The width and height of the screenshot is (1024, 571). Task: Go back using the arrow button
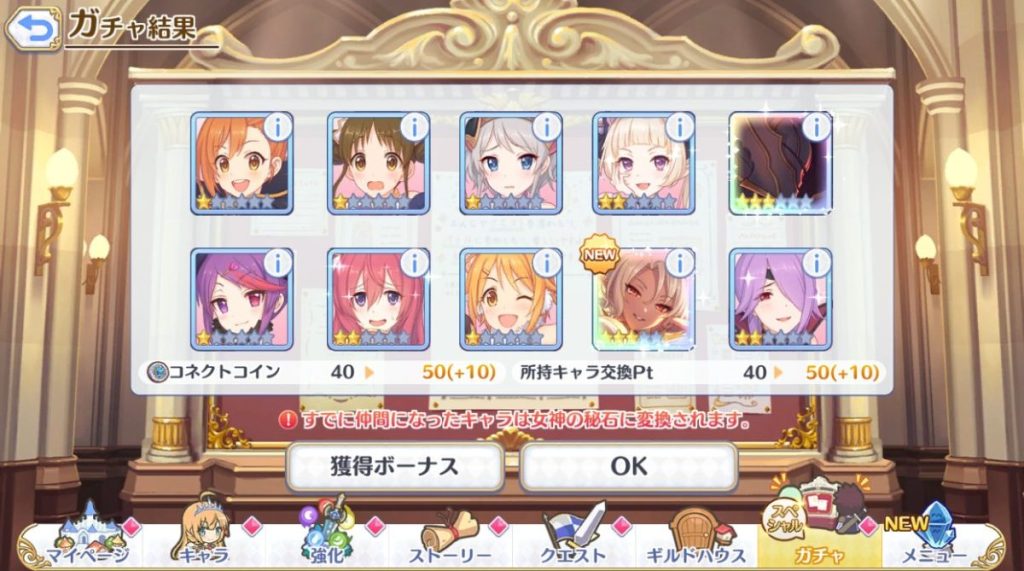coord(33,29)
